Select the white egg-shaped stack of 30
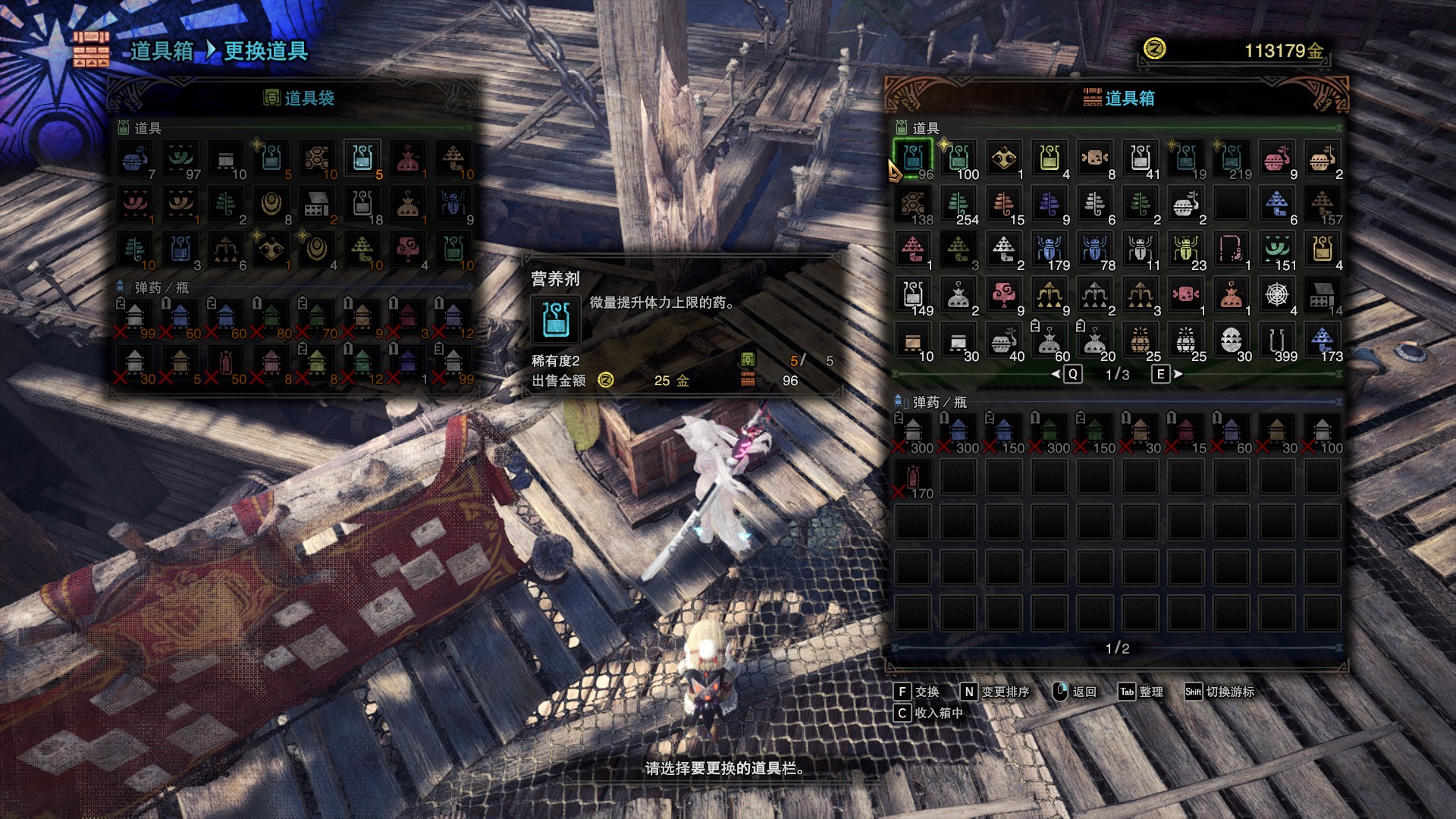The width and height of the screenshot is (1456, 819). (1232, 341)
